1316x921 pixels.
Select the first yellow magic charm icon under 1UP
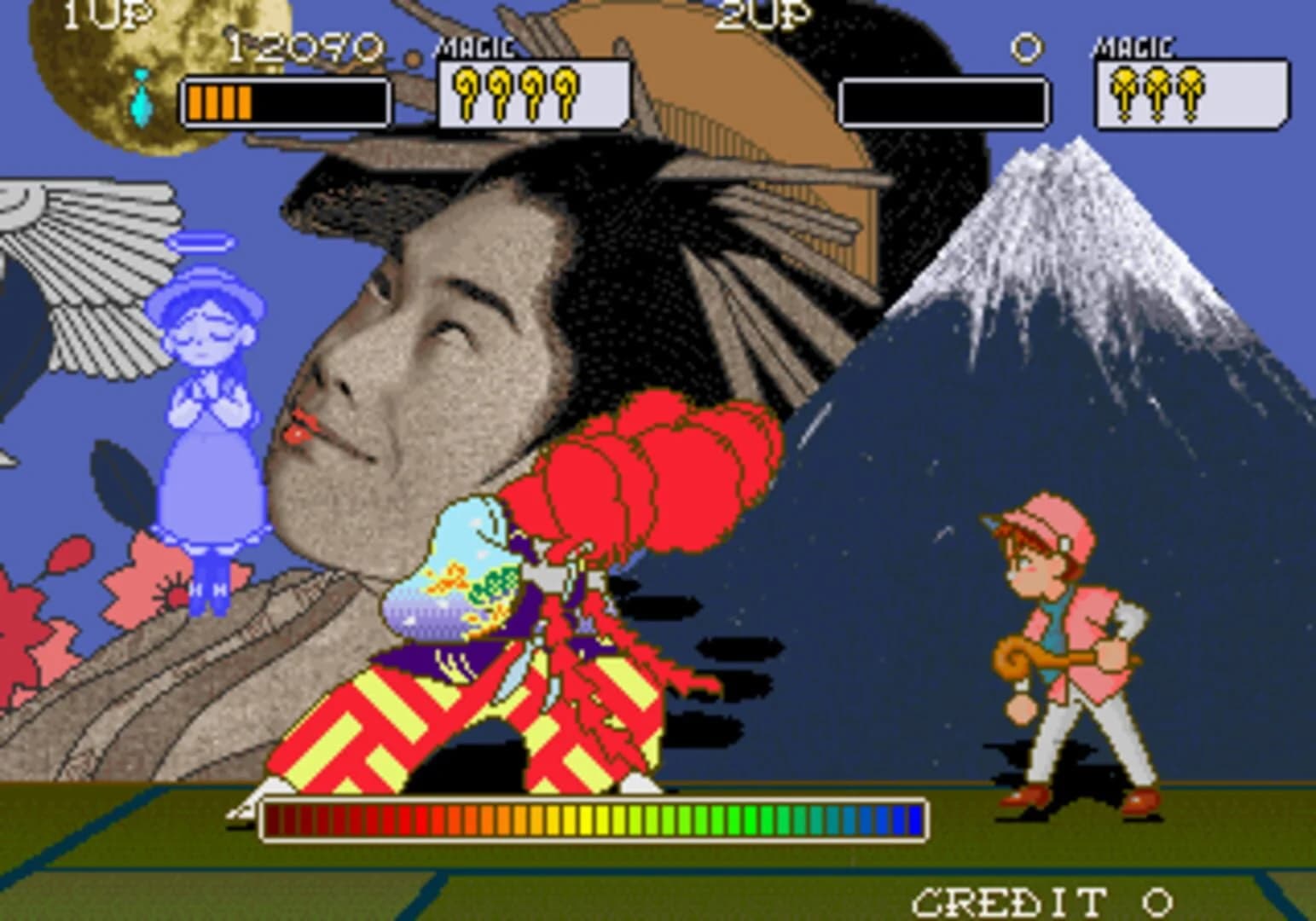pos(464,94)
